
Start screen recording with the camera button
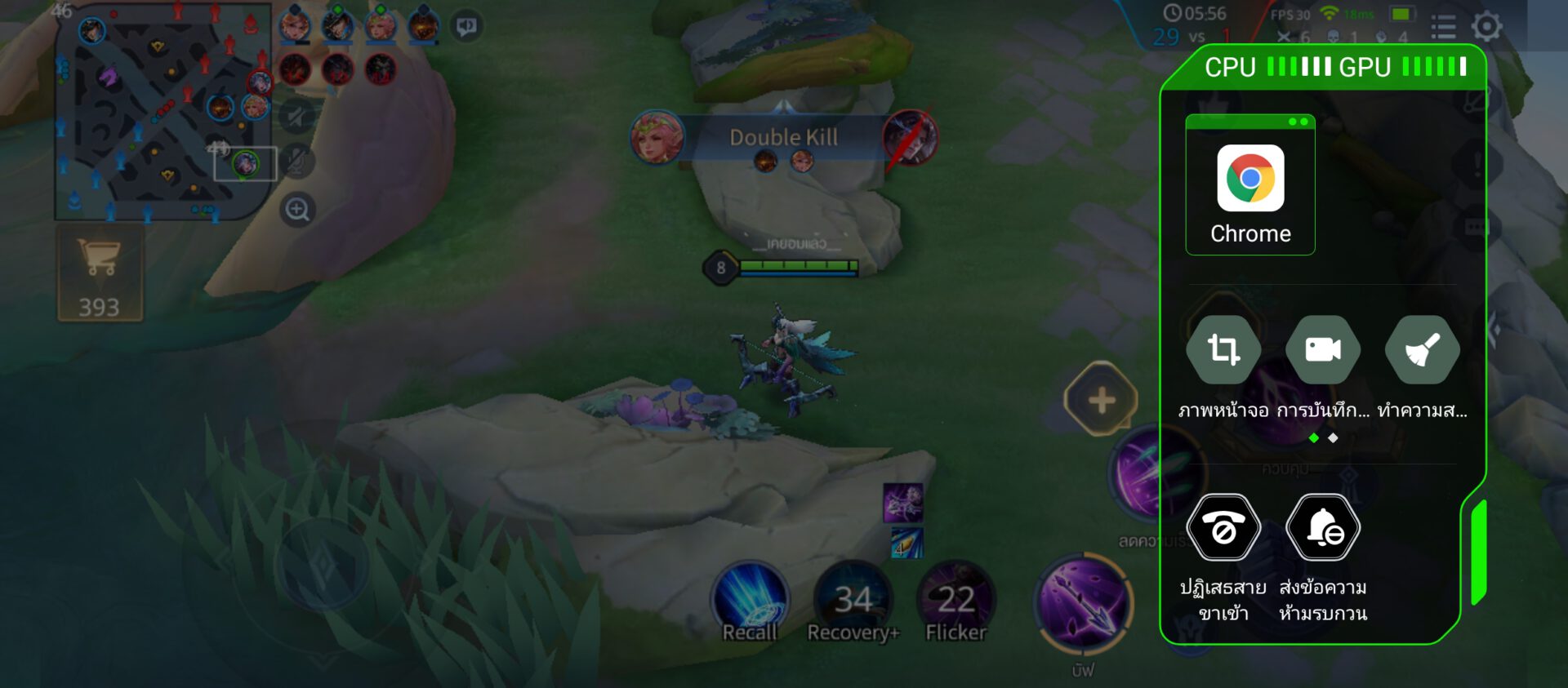point(1323,349)
